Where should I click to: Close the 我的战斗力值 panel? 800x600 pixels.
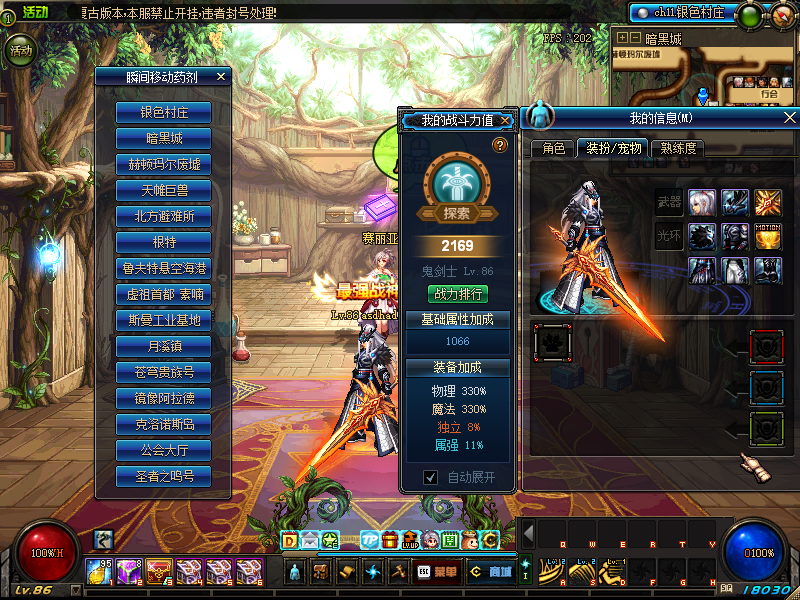click(x=506, y=121)
